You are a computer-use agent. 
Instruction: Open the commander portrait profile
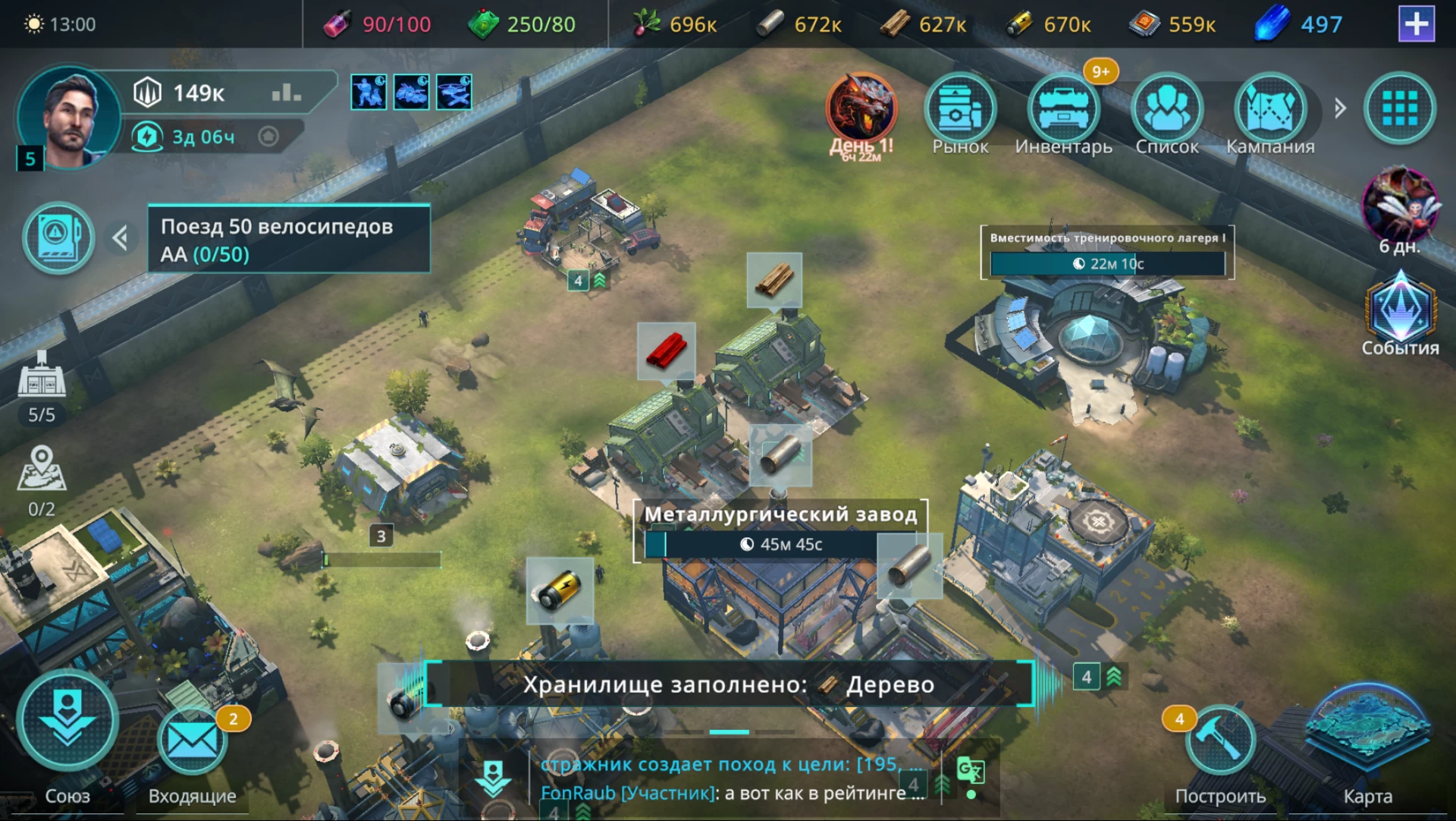pyautogui.click(x=70, y=116)
